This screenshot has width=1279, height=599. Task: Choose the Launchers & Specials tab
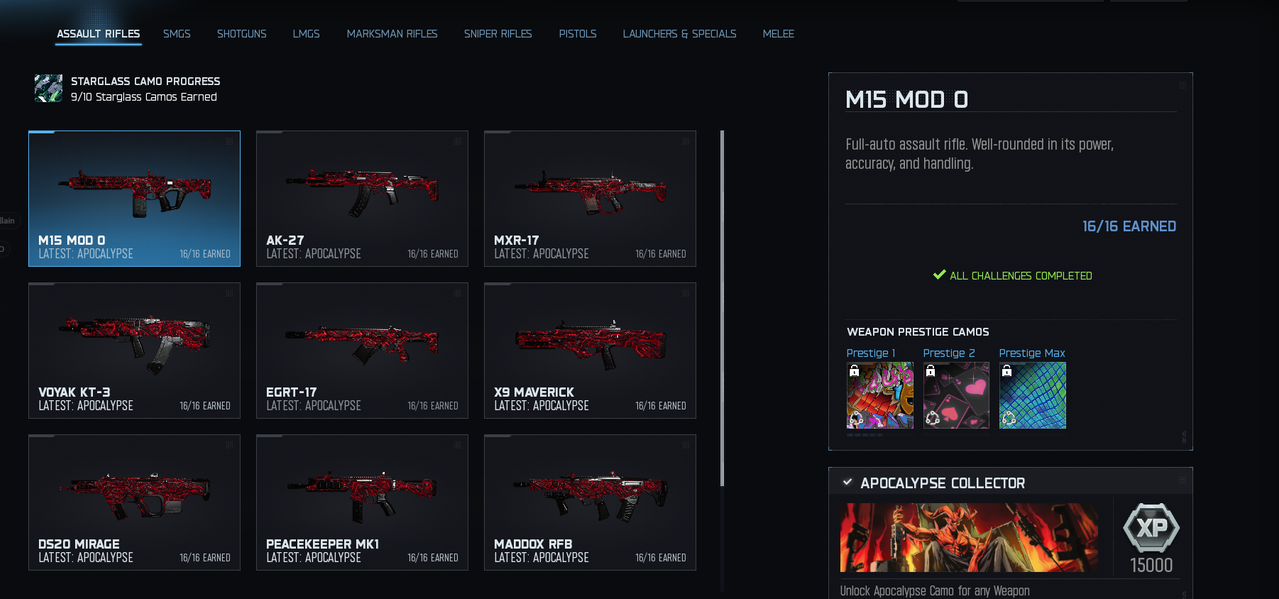coord(679,34)
